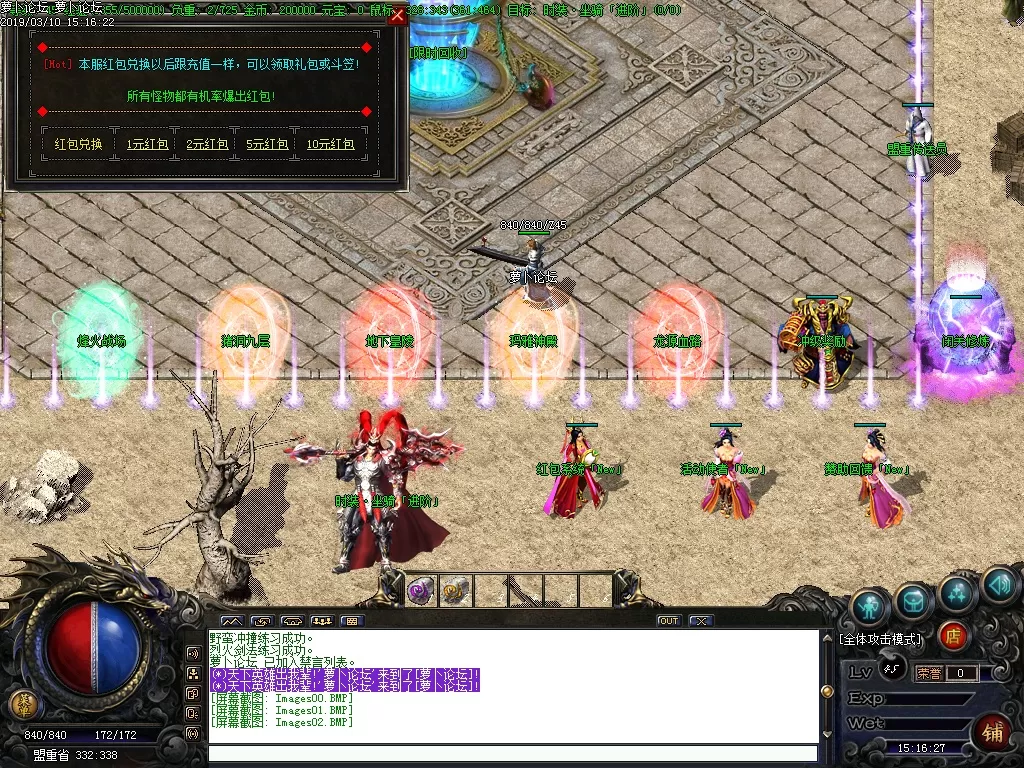Select the 1元红包 option
Viewport: 1024px width, 768px height.
[x=147, y=144]
